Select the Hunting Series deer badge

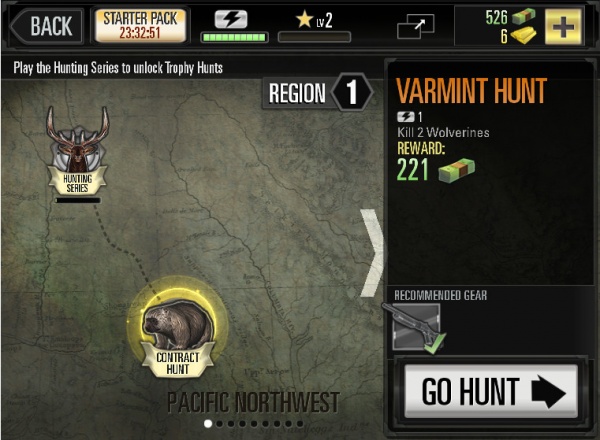77,153
